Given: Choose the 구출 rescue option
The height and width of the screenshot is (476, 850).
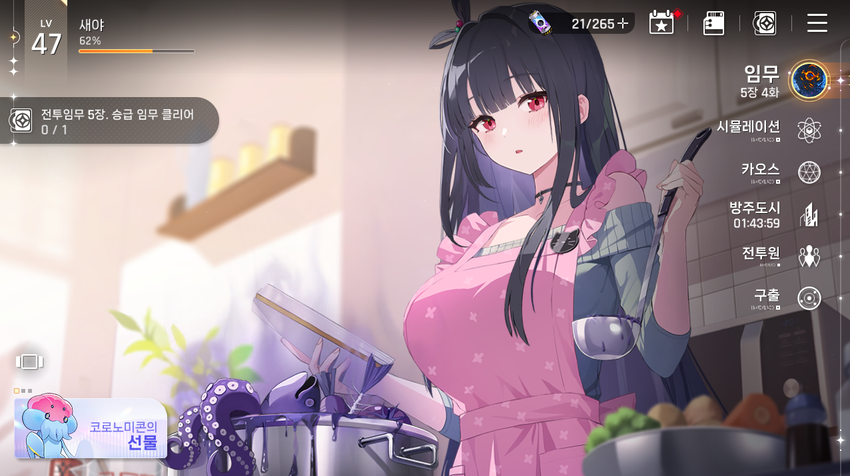Looking at the screenshot, I should 809,298.
